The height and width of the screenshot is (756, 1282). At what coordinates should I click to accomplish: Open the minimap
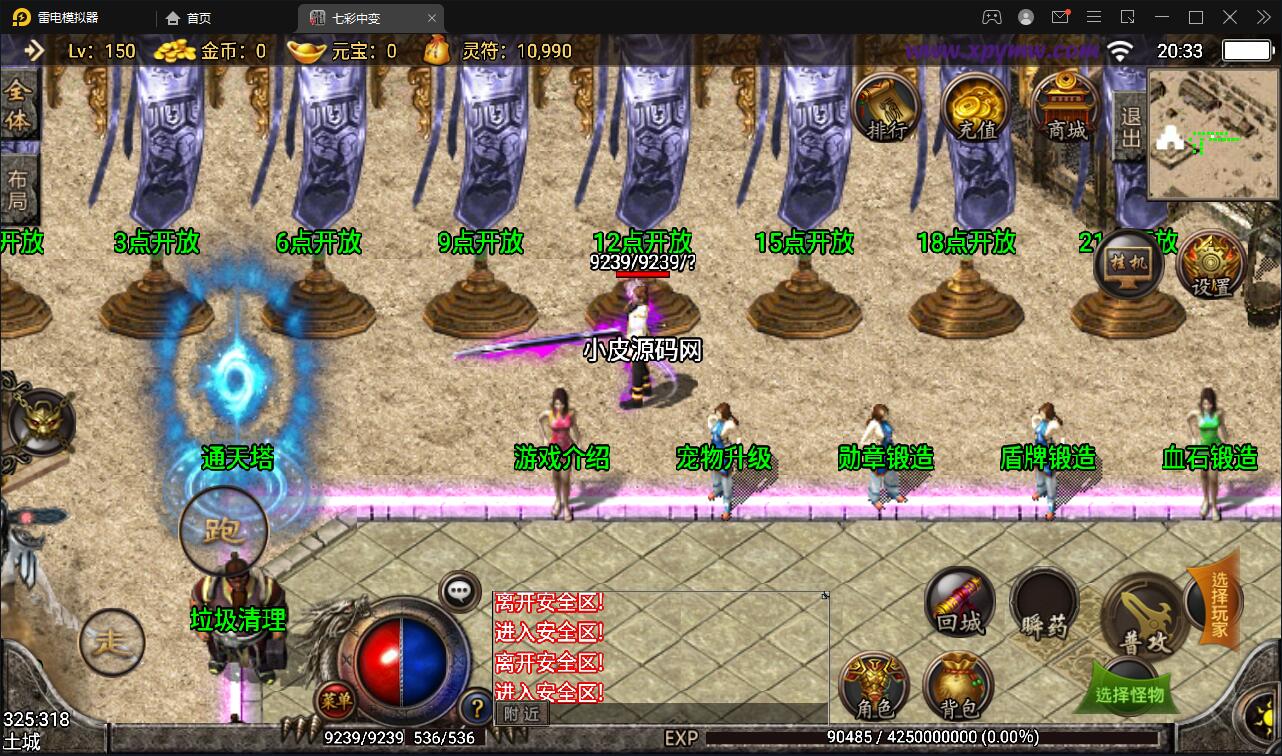pos(1214,135)
